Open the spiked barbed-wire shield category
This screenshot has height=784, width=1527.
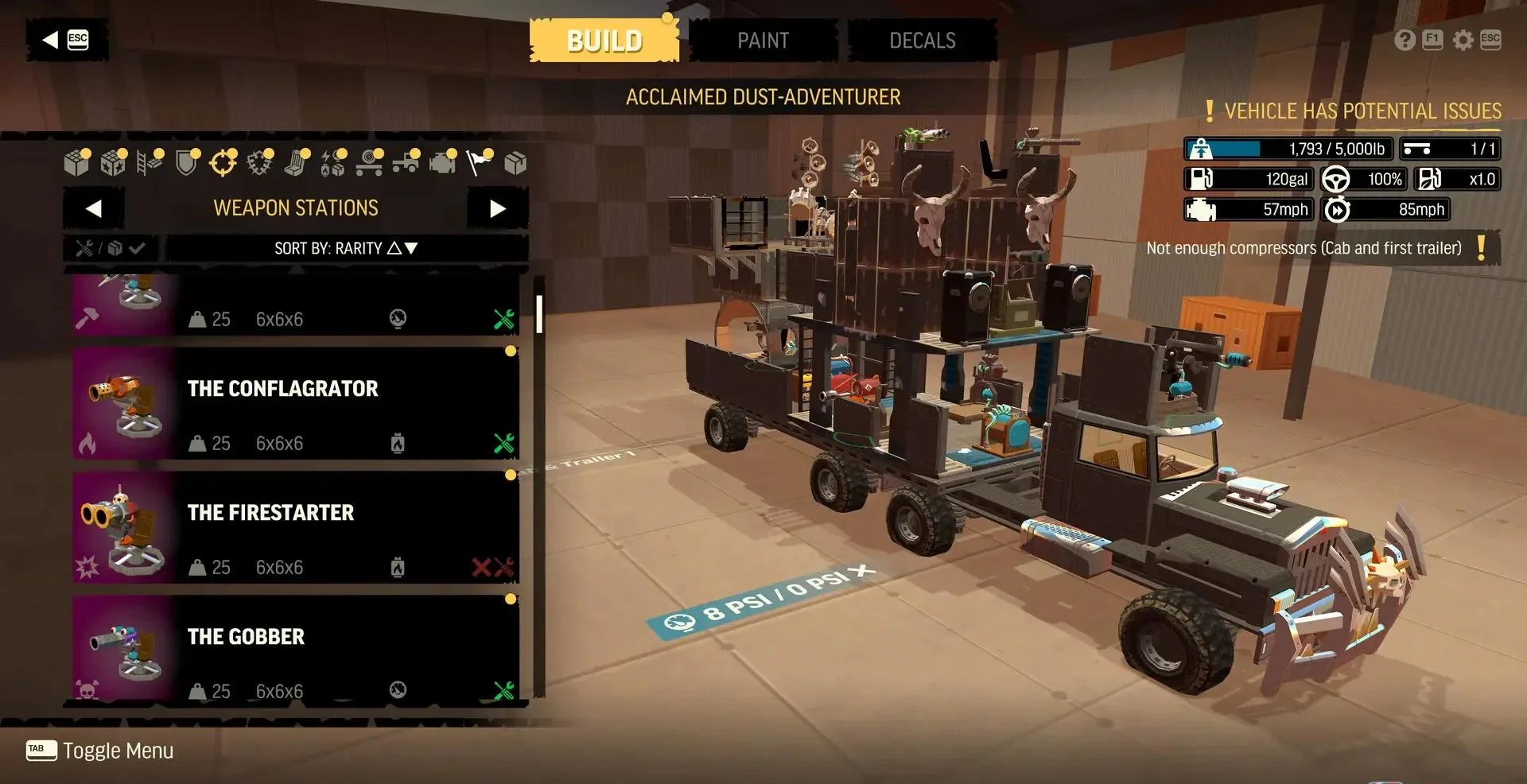pos(259,163)
